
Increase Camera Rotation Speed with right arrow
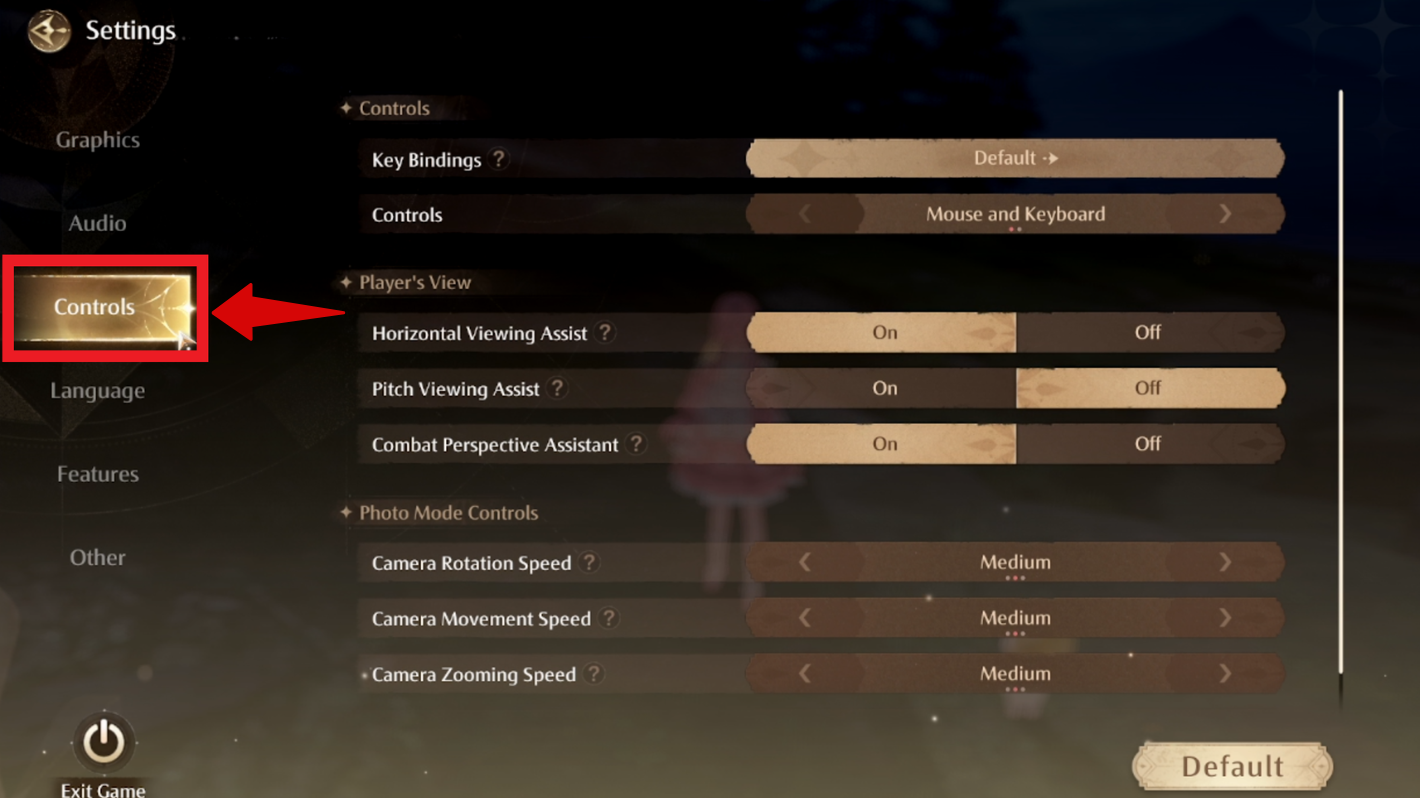point(1225,563)
